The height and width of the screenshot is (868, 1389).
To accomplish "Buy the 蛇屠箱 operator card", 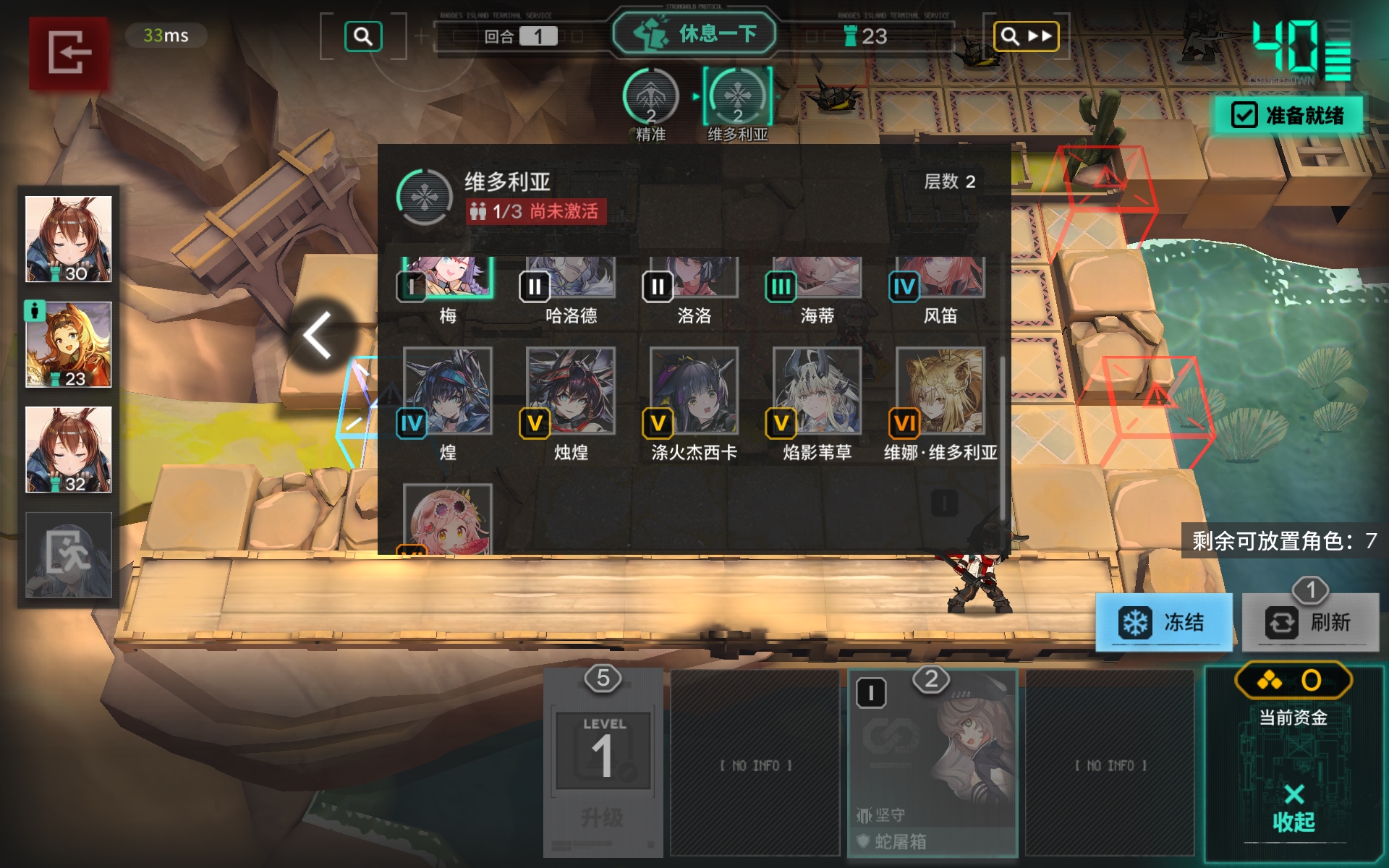I will 933,763.
